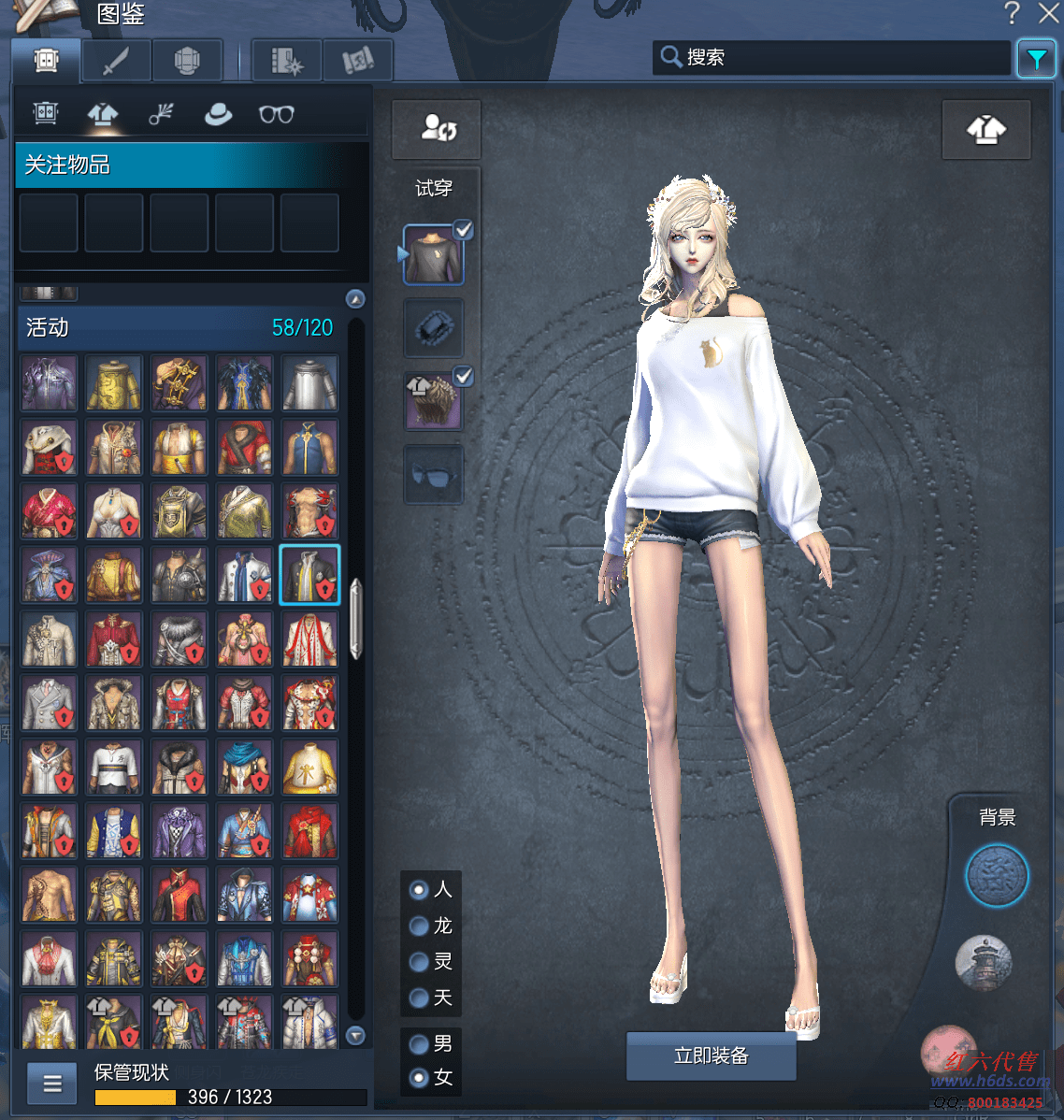Select the 男 gender option
Image resolution: width=1064 pixels, height=1120 pixels.
[x=420, y=1043]
